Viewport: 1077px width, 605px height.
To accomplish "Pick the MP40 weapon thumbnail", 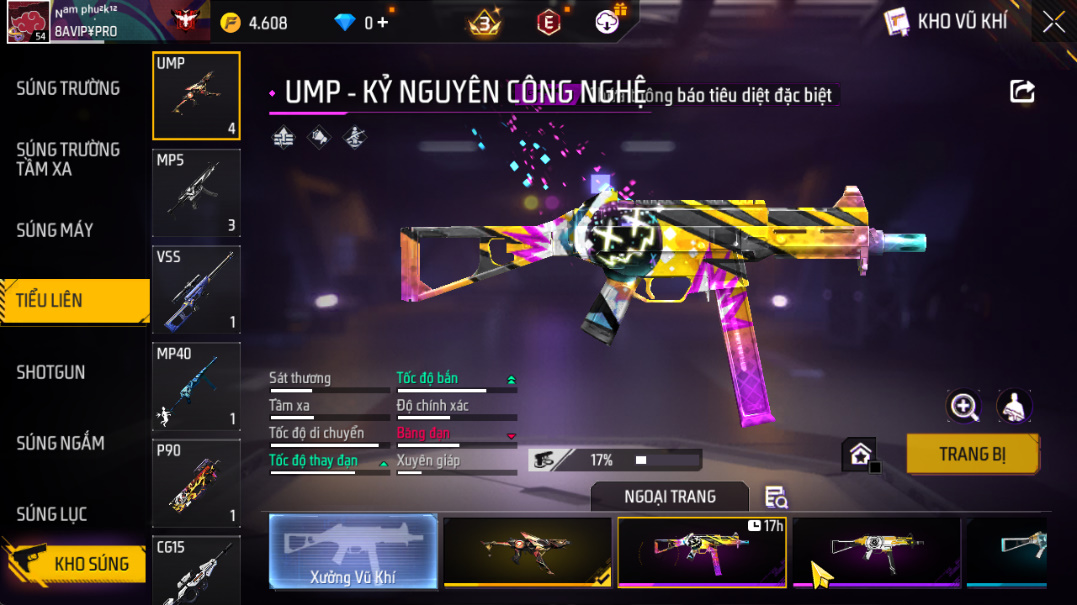I will point(196,386).
